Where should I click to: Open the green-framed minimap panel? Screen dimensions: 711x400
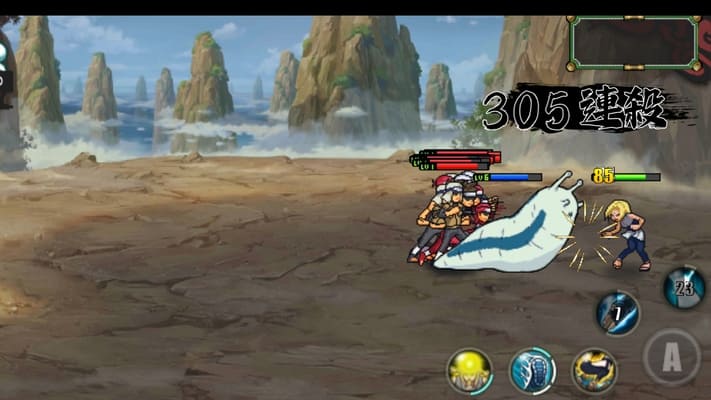(x=633, y=42)
